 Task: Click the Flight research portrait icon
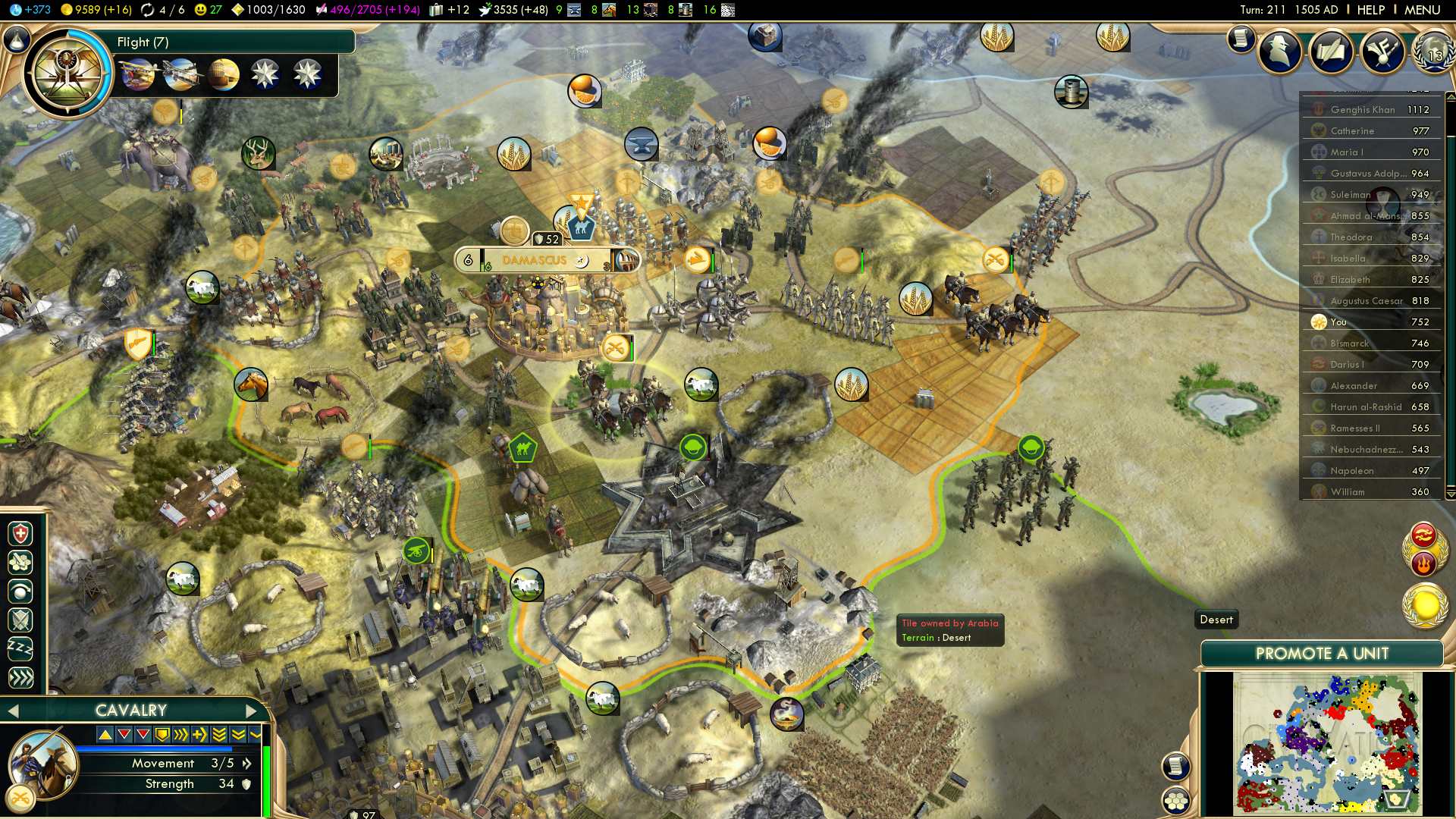[67, 74]
